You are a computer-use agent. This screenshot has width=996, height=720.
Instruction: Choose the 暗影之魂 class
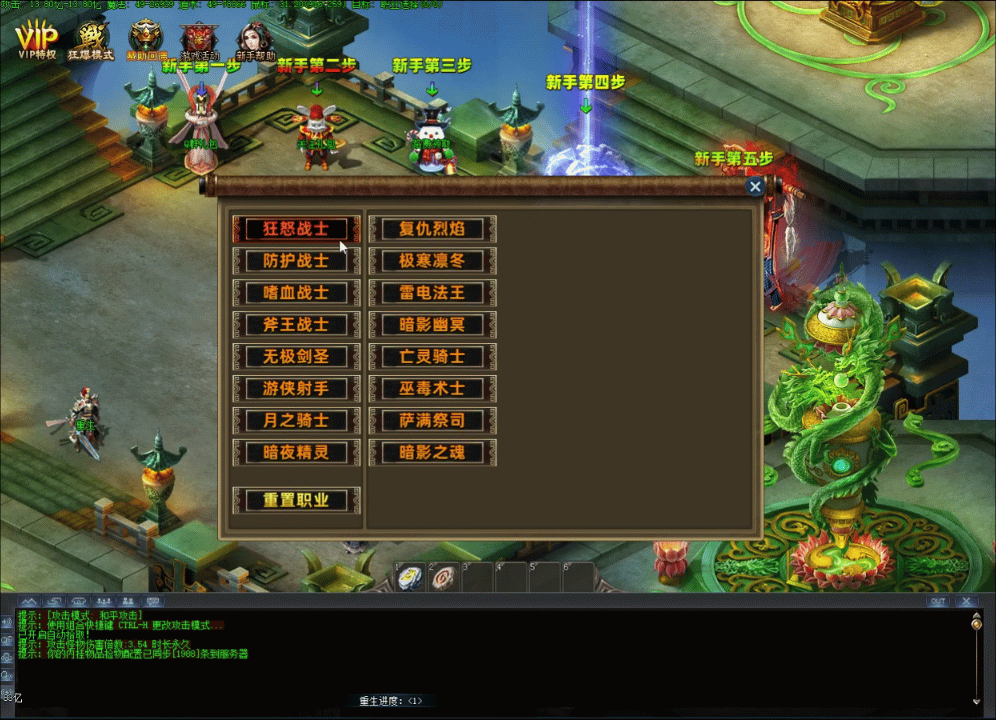tap(433, 452)
